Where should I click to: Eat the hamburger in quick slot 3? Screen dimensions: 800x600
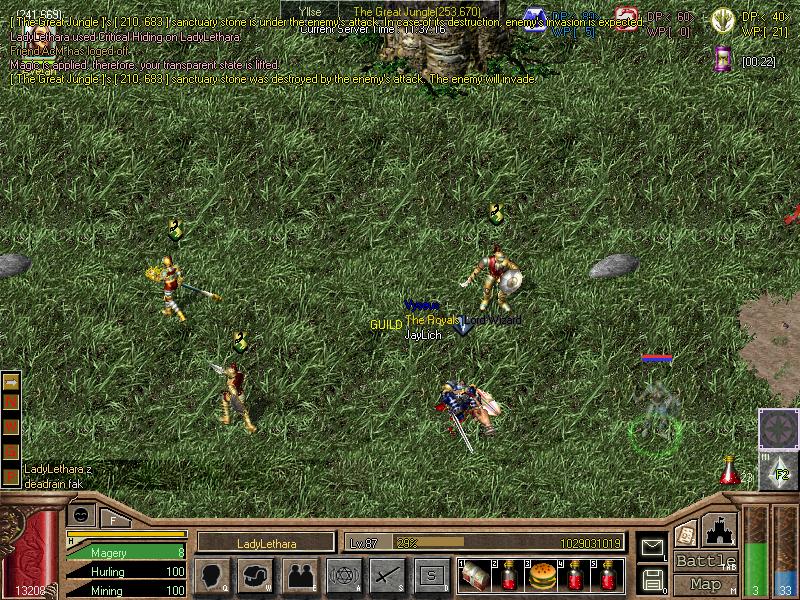[x=542, y=576]
